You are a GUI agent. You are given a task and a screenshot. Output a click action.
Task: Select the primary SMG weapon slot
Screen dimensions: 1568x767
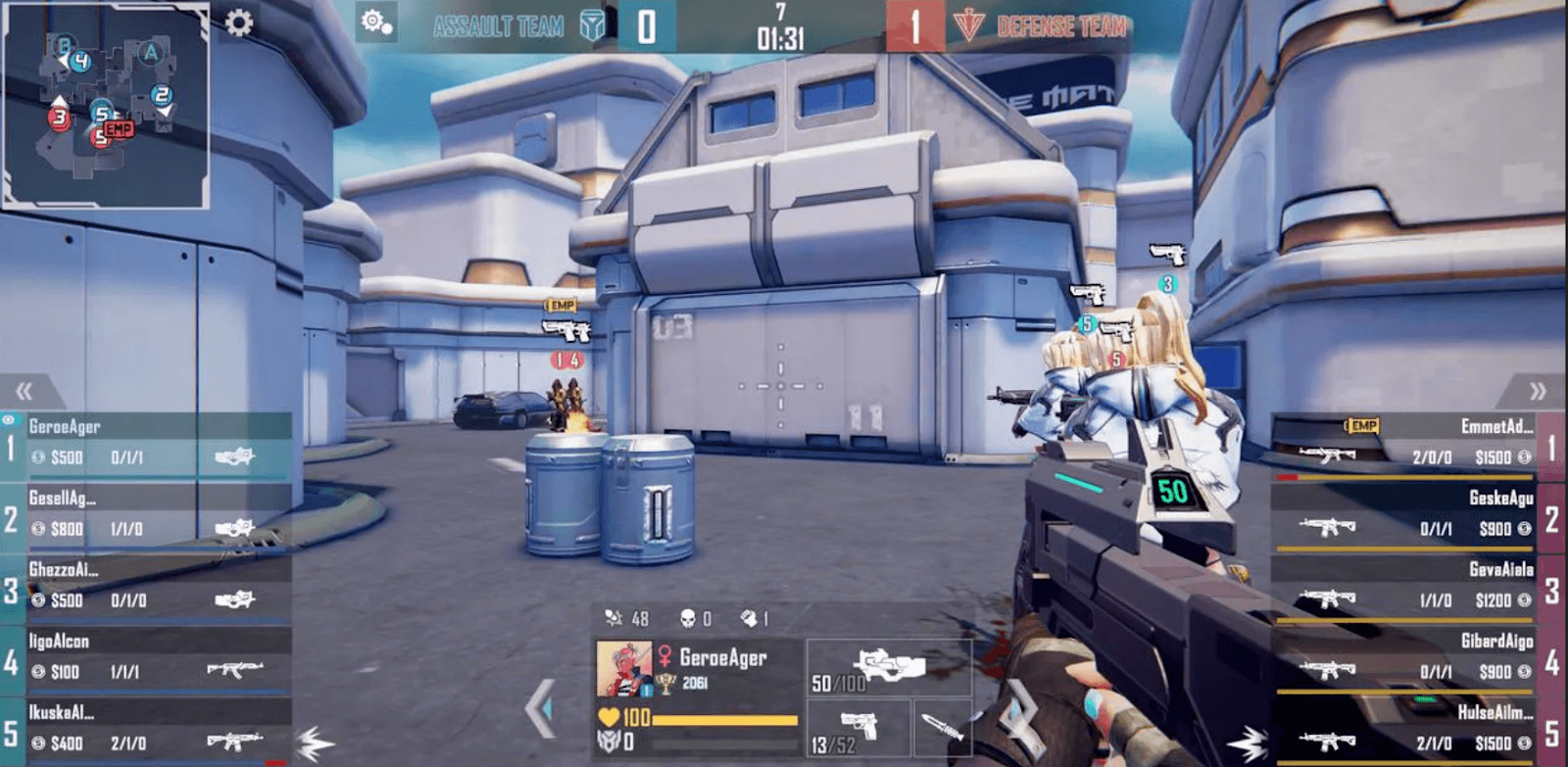coord(888,668)
